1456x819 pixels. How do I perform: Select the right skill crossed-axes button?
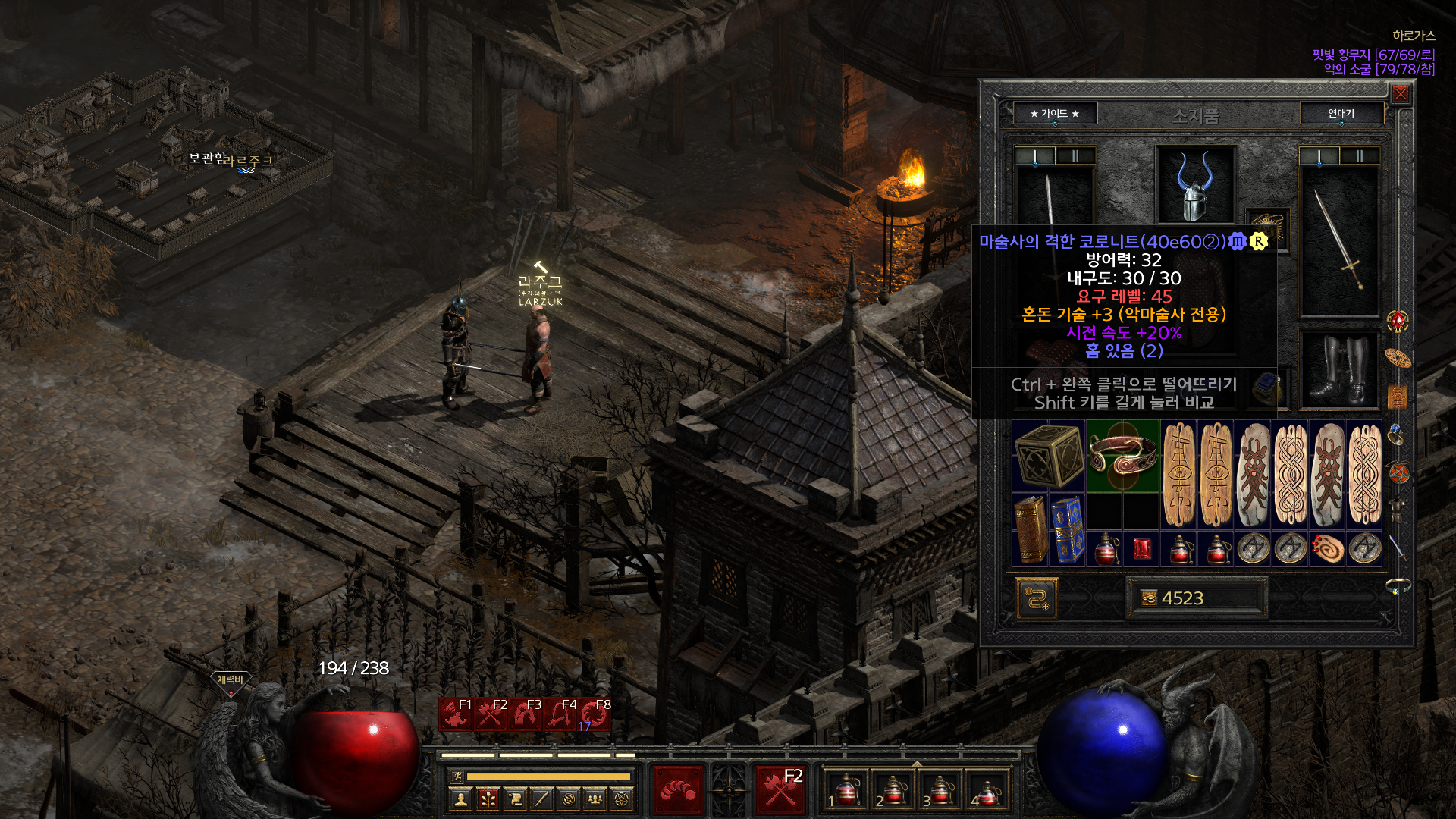[x=780, y=789]
